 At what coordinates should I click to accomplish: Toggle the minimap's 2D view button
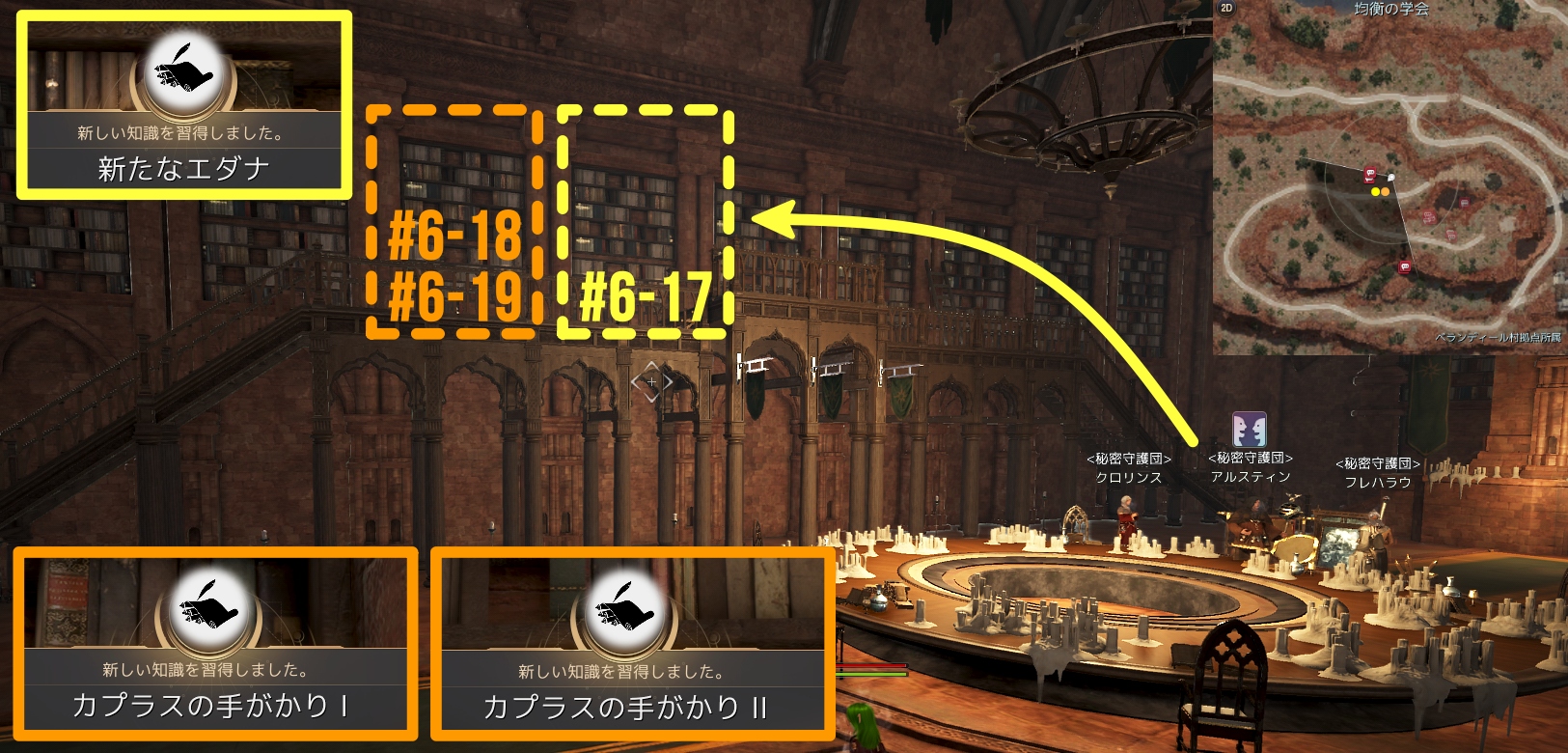(x=1226, y=8)
